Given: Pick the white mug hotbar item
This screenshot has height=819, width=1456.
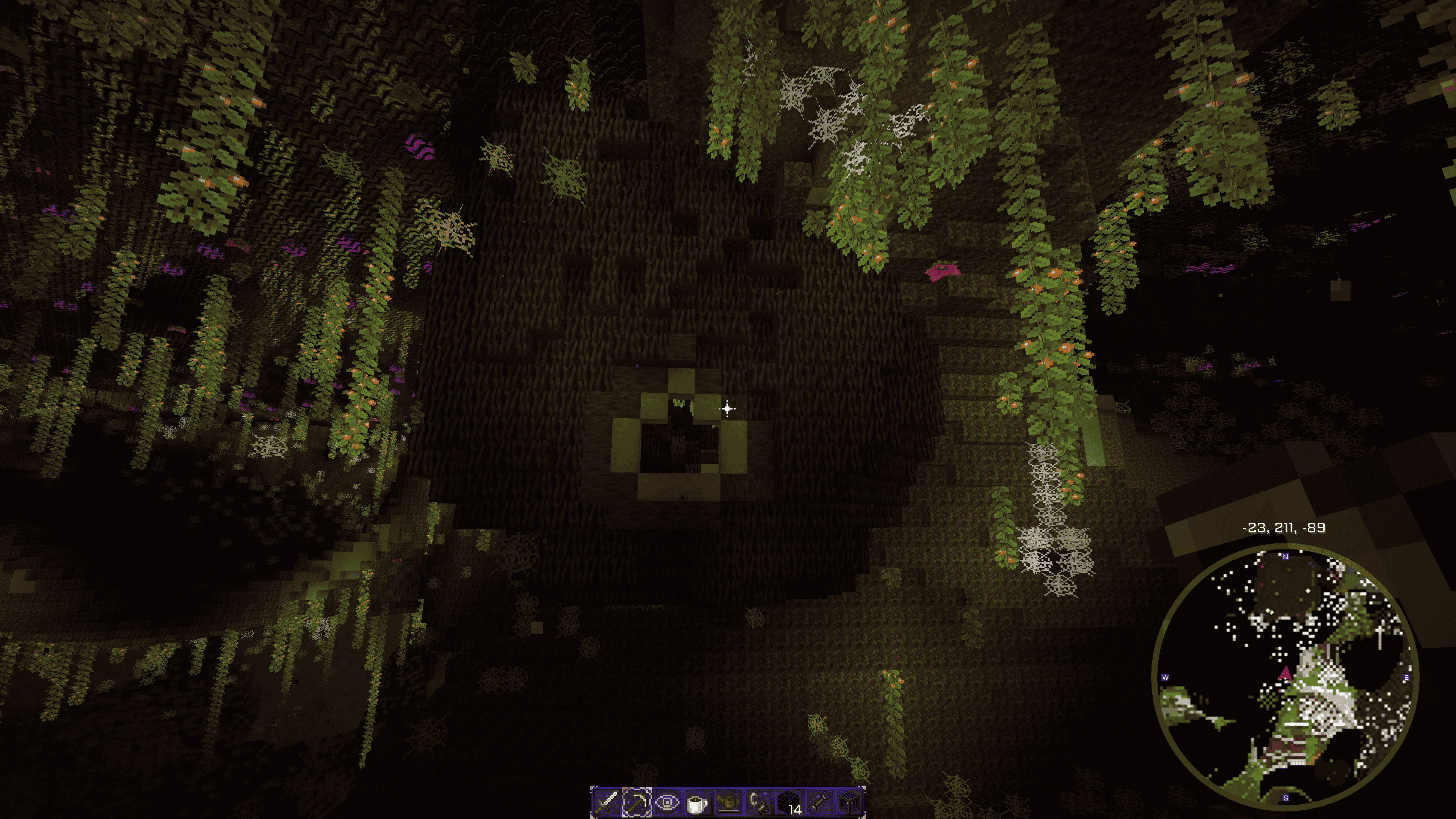Looking at the screenshot, I should (698, 802).
